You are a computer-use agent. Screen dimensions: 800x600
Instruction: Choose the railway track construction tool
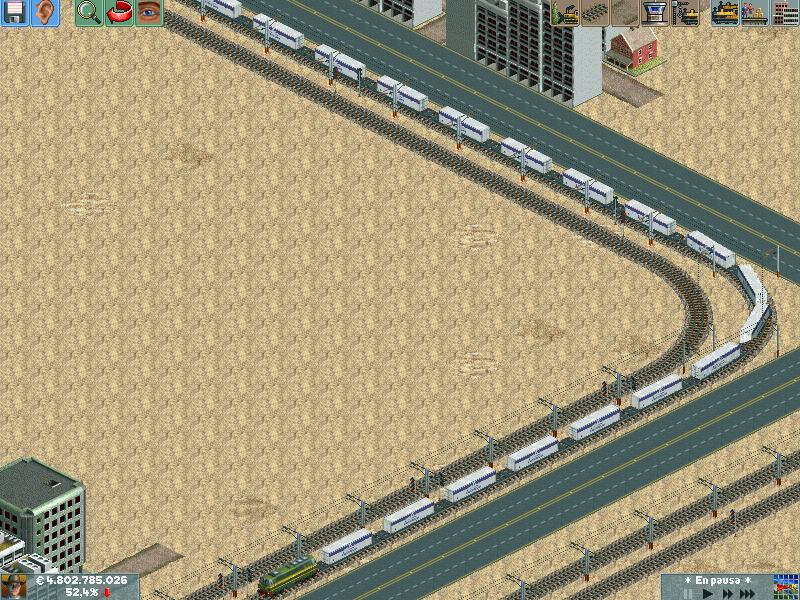tap(596, 12)
